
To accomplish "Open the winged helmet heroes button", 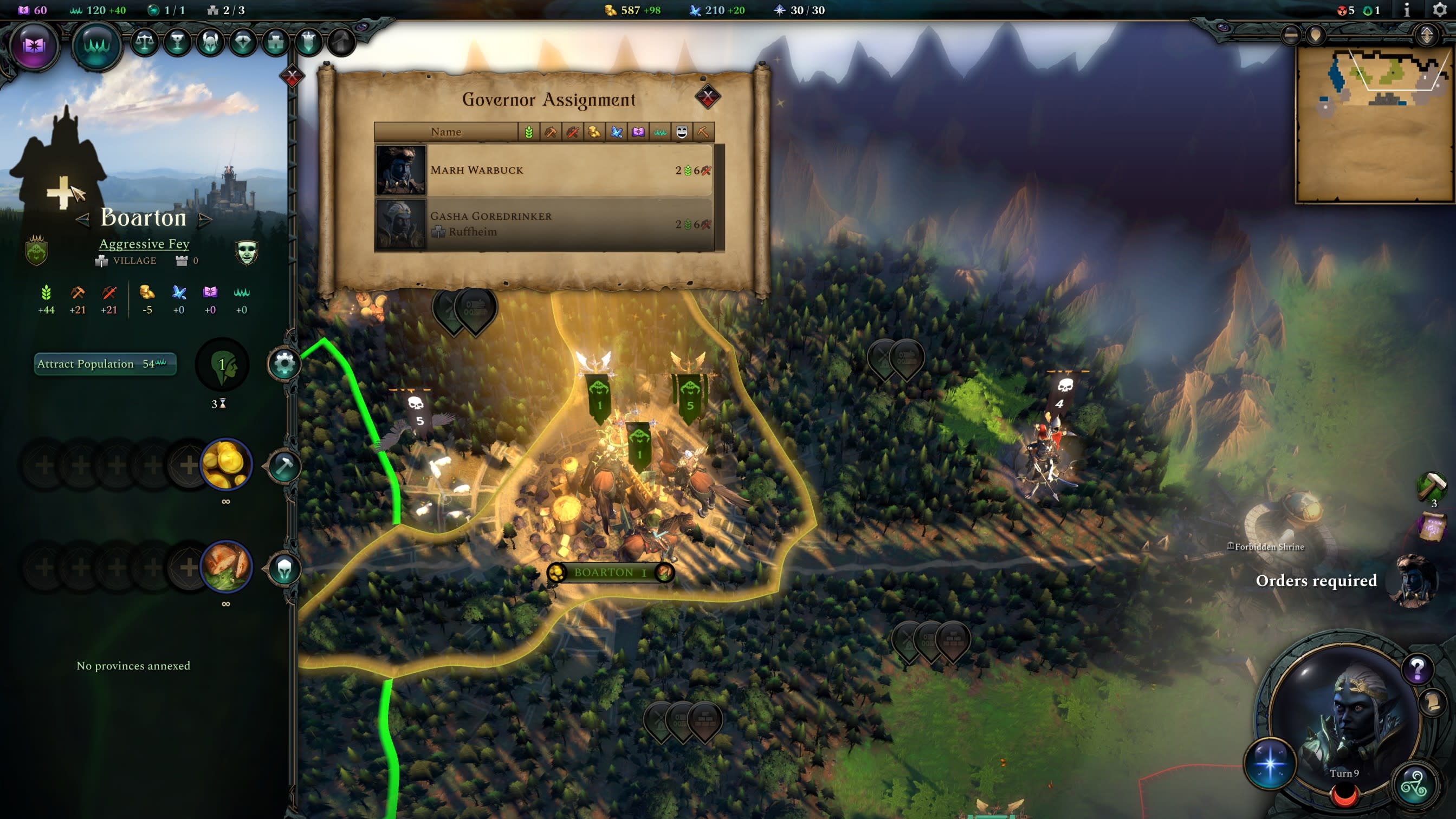I will coord(210,42).
